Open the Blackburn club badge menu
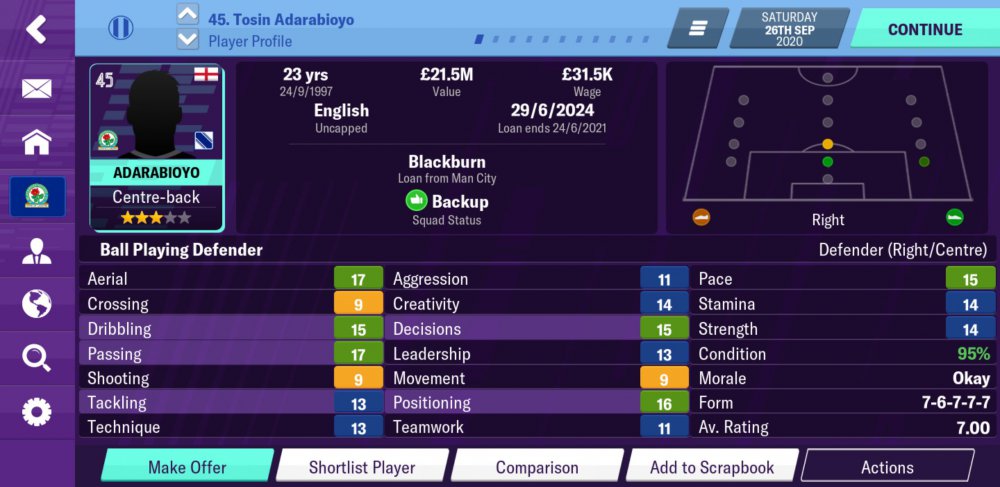Viewport: 1000px width, 487px height. [x=37, y=196]
